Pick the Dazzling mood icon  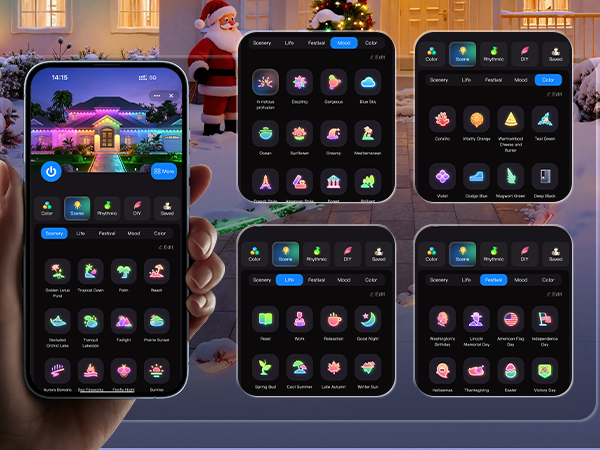[300, 82]
